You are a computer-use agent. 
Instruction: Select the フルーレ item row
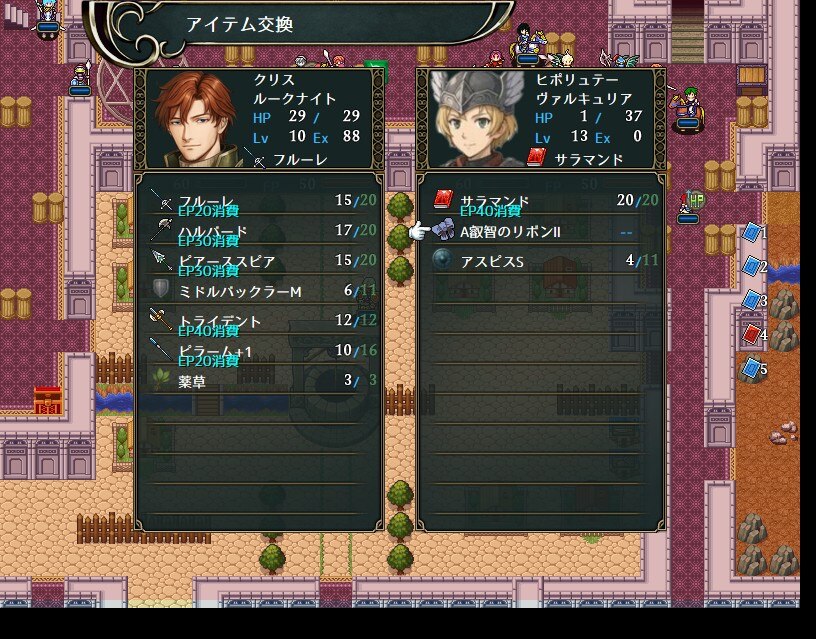[x=260, y=201]
